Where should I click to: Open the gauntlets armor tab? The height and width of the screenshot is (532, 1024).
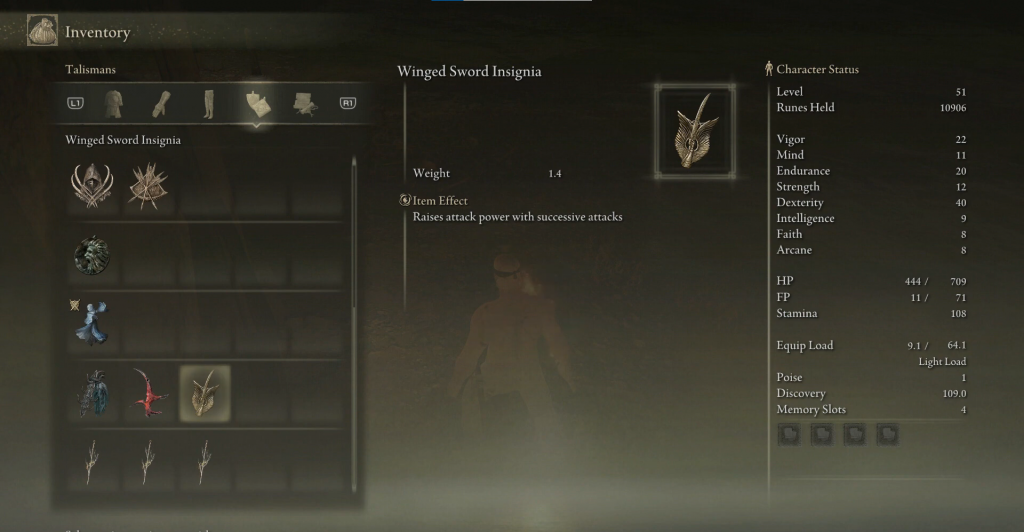[161, 103]
